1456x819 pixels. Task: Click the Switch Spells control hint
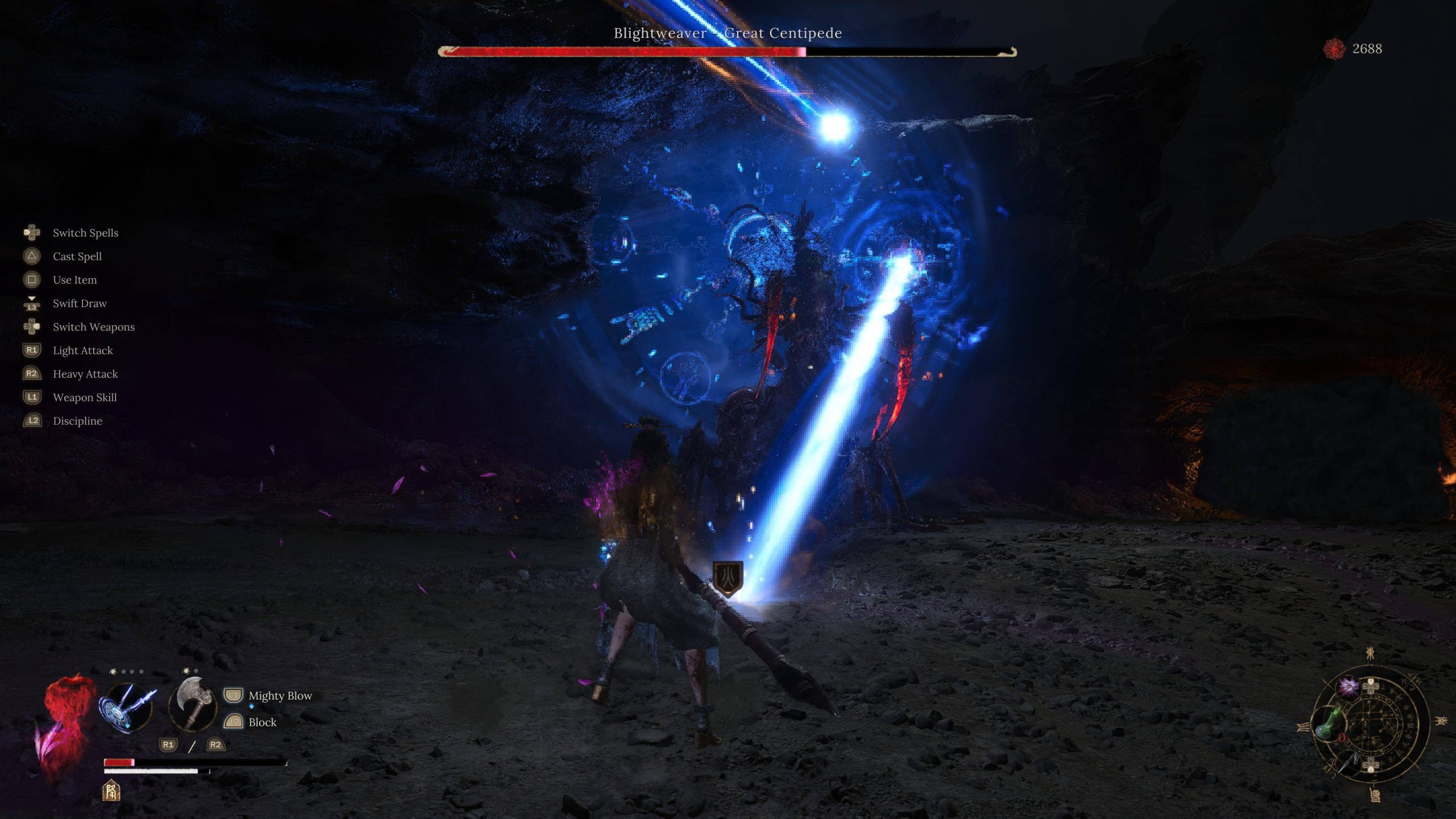[x=85, y=233]
